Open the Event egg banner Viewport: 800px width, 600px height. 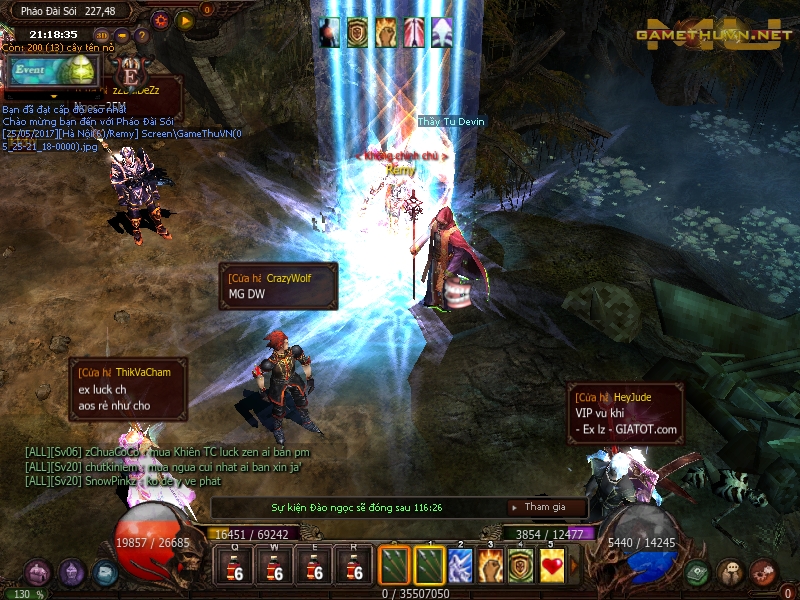click(54, 71)
